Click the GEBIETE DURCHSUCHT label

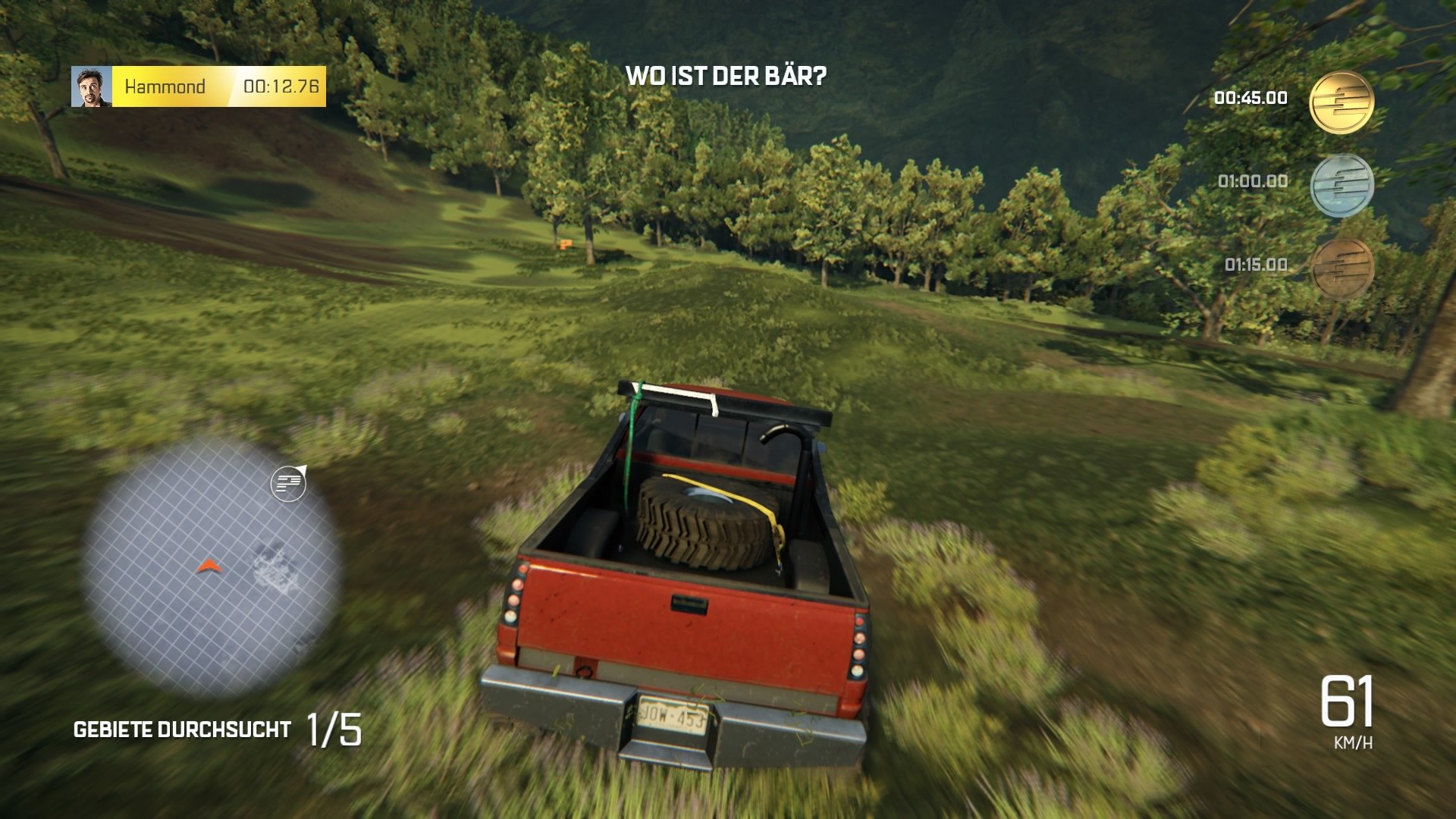point(180,730)
